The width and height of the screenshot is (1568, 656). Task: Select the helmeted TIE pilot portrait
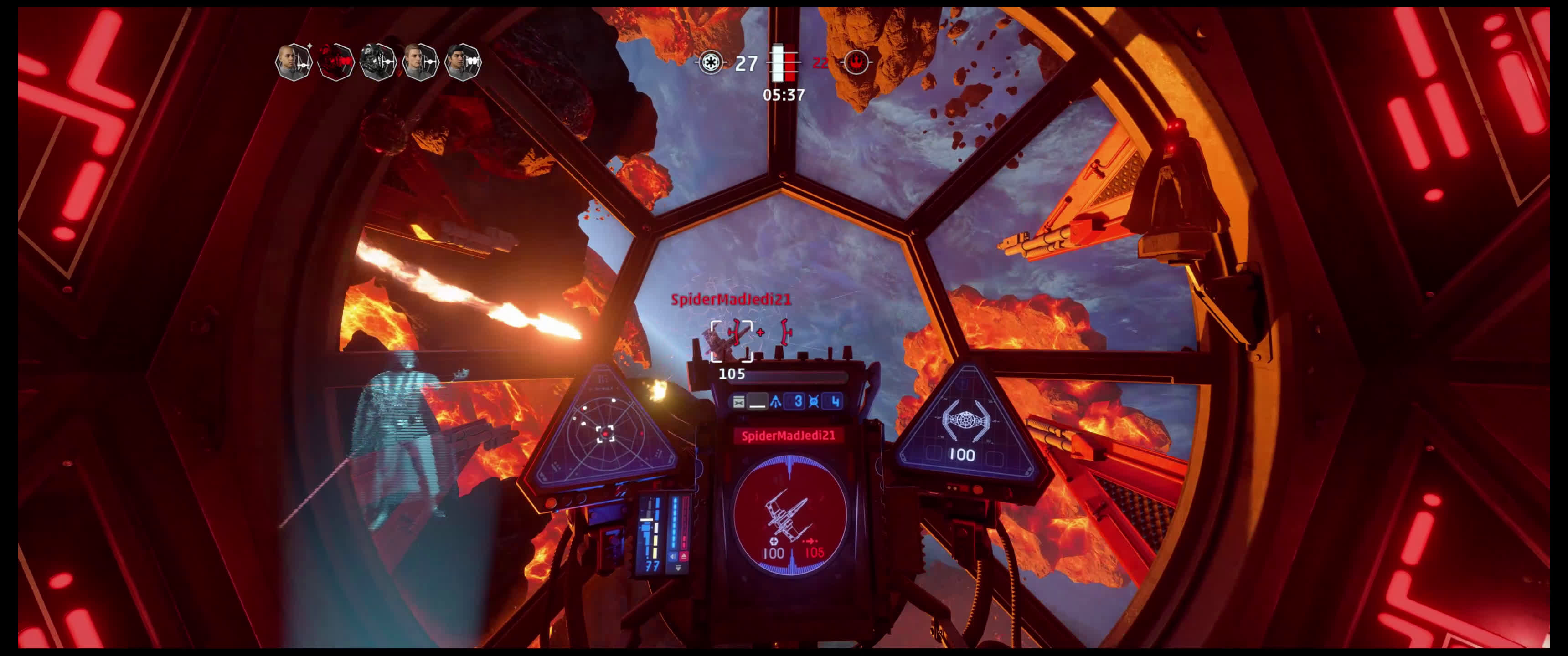tap(378, 61)
